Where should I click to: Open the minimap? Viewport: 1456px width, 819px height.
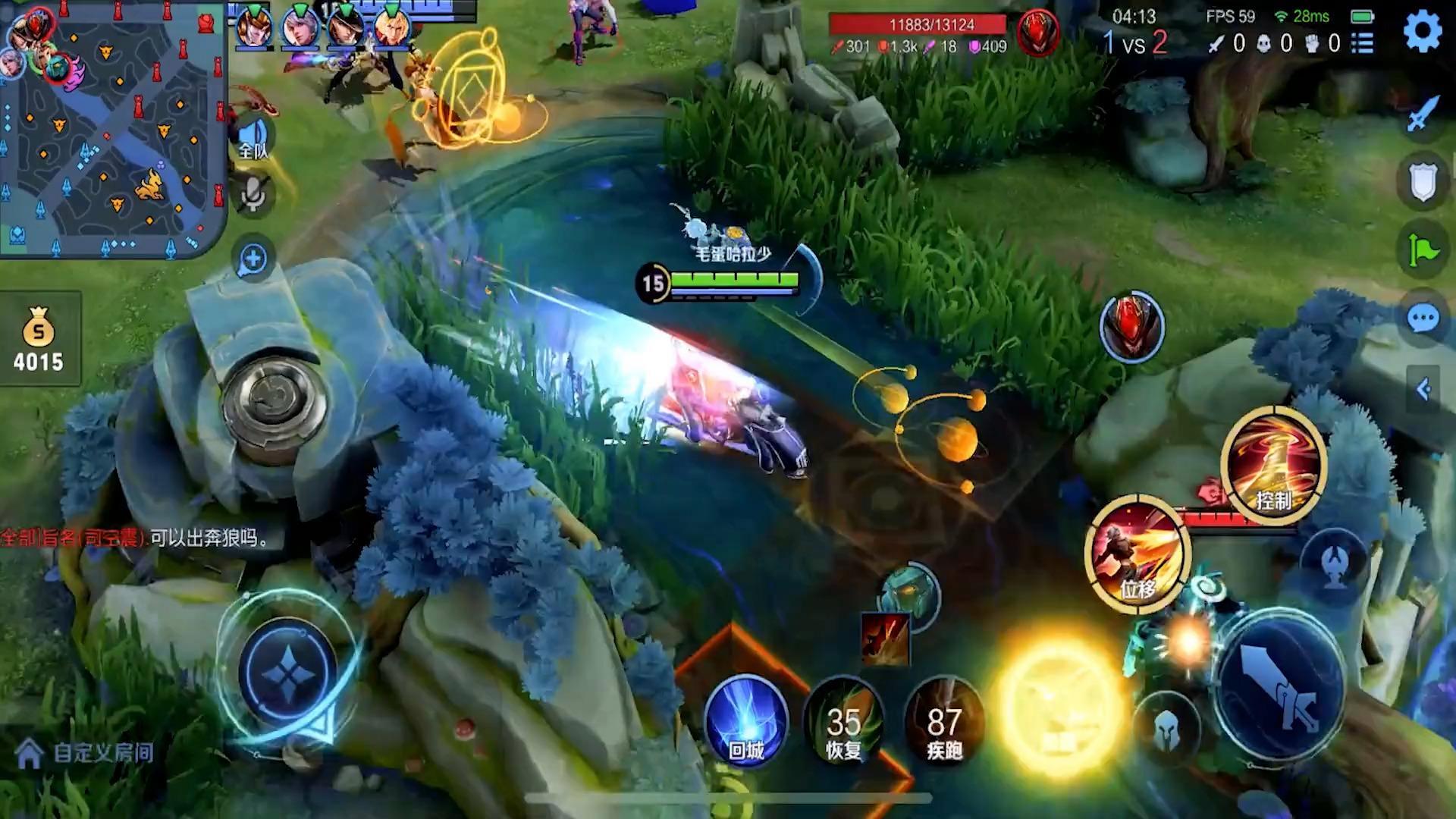click(x=112, y=129)
